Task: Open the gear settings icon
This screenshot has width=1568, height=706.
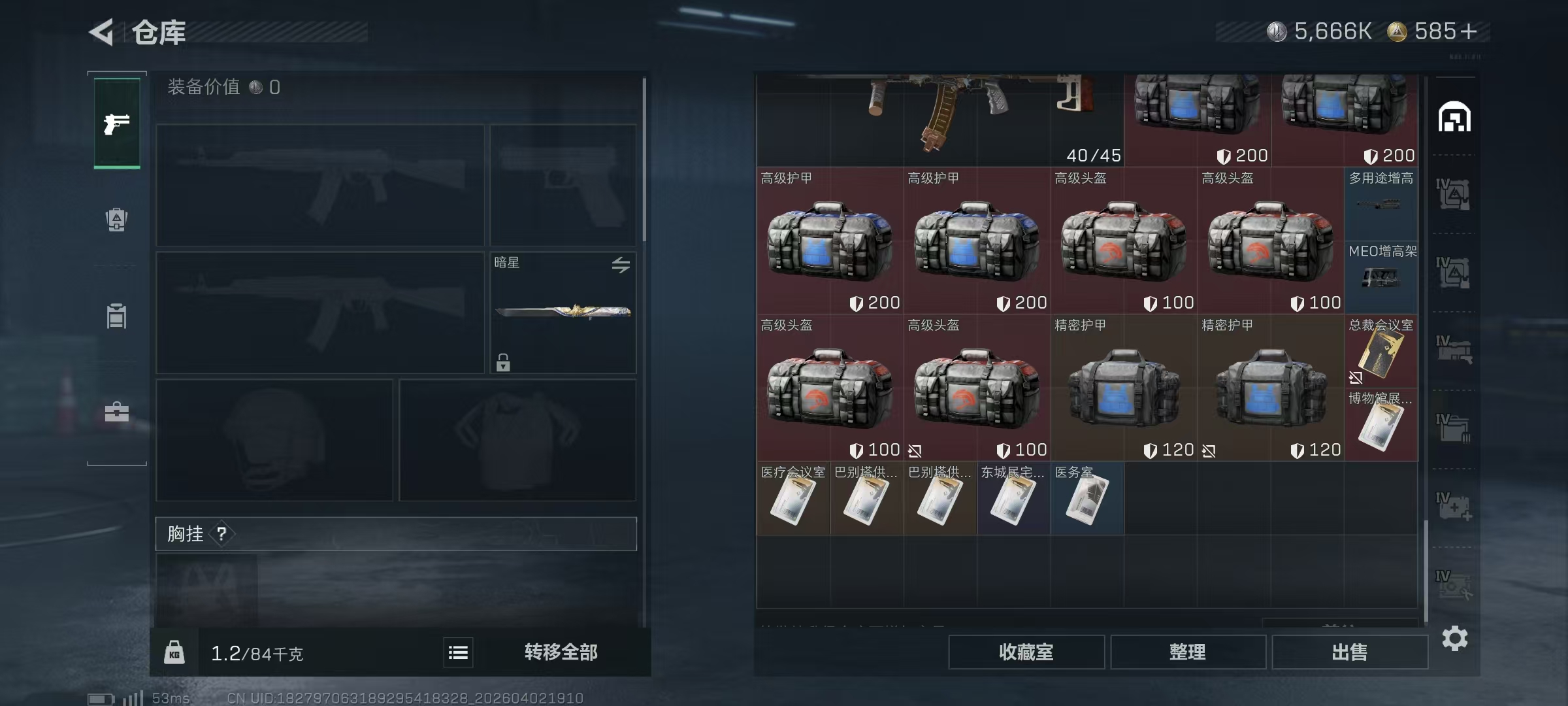Action: point(1454,638)
